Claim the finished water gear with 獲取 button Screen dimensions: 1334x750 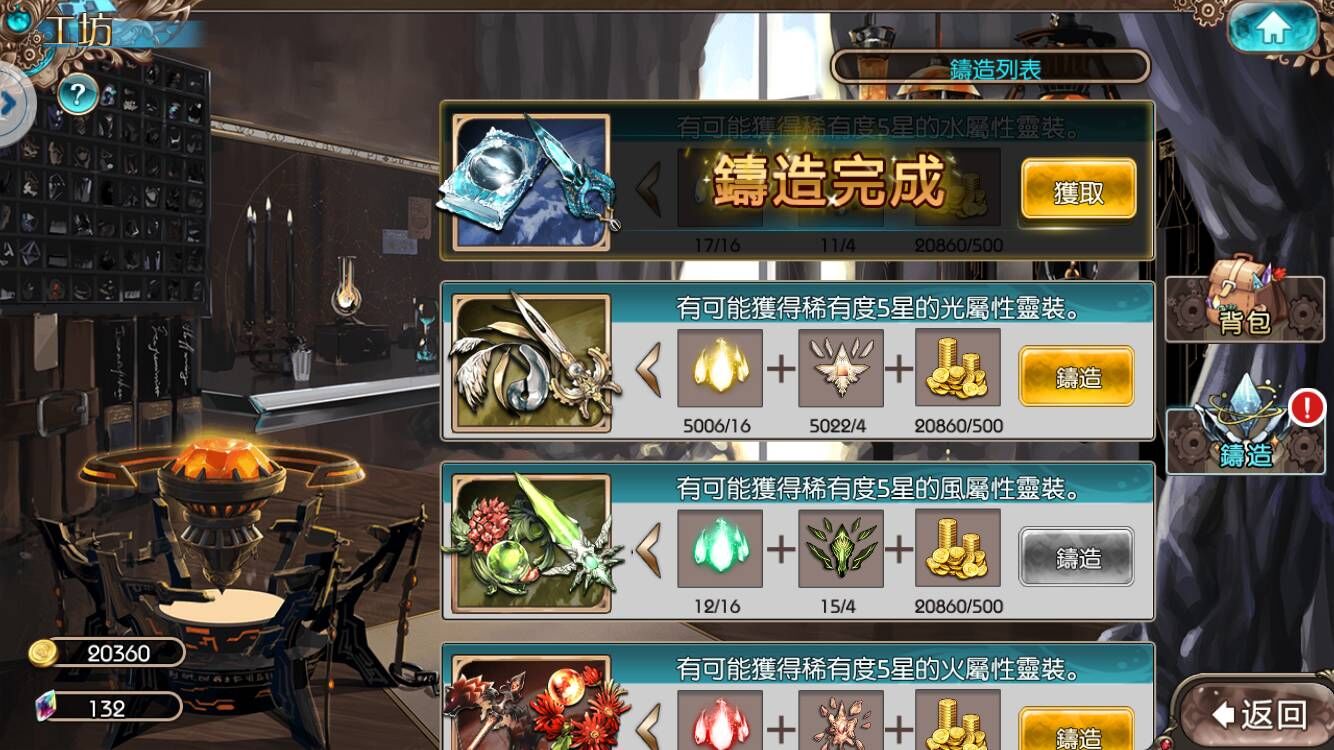(x=1077, y=190)
